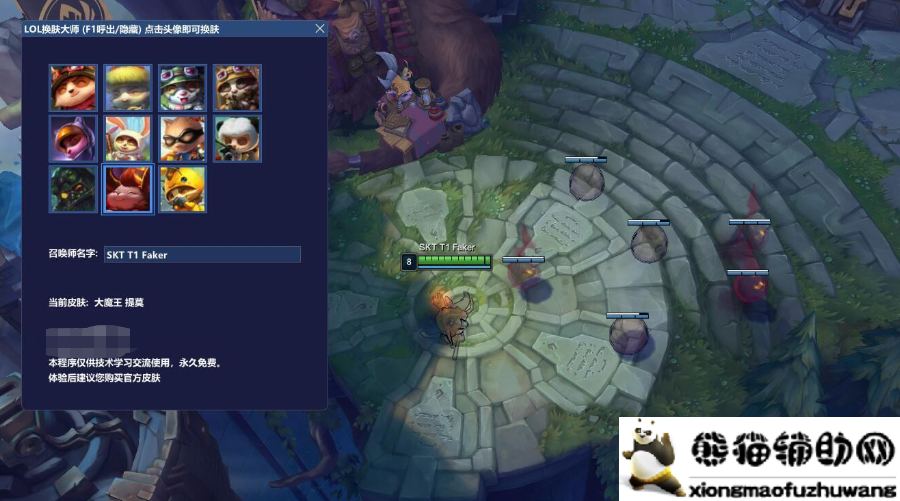The width and height of the screenshot is (900, 501).
Task: Choose the yellow-haired elf Teemo skin
Action: tap(128, 88)
